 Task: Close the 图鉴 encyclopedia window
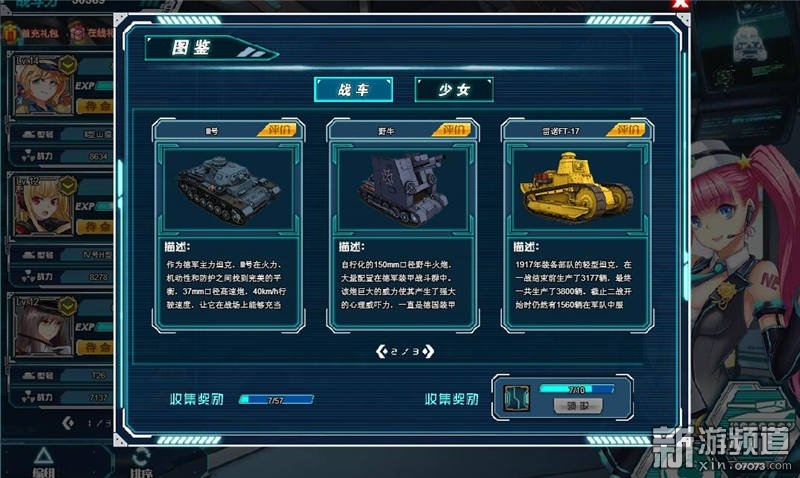coord(680,5)
